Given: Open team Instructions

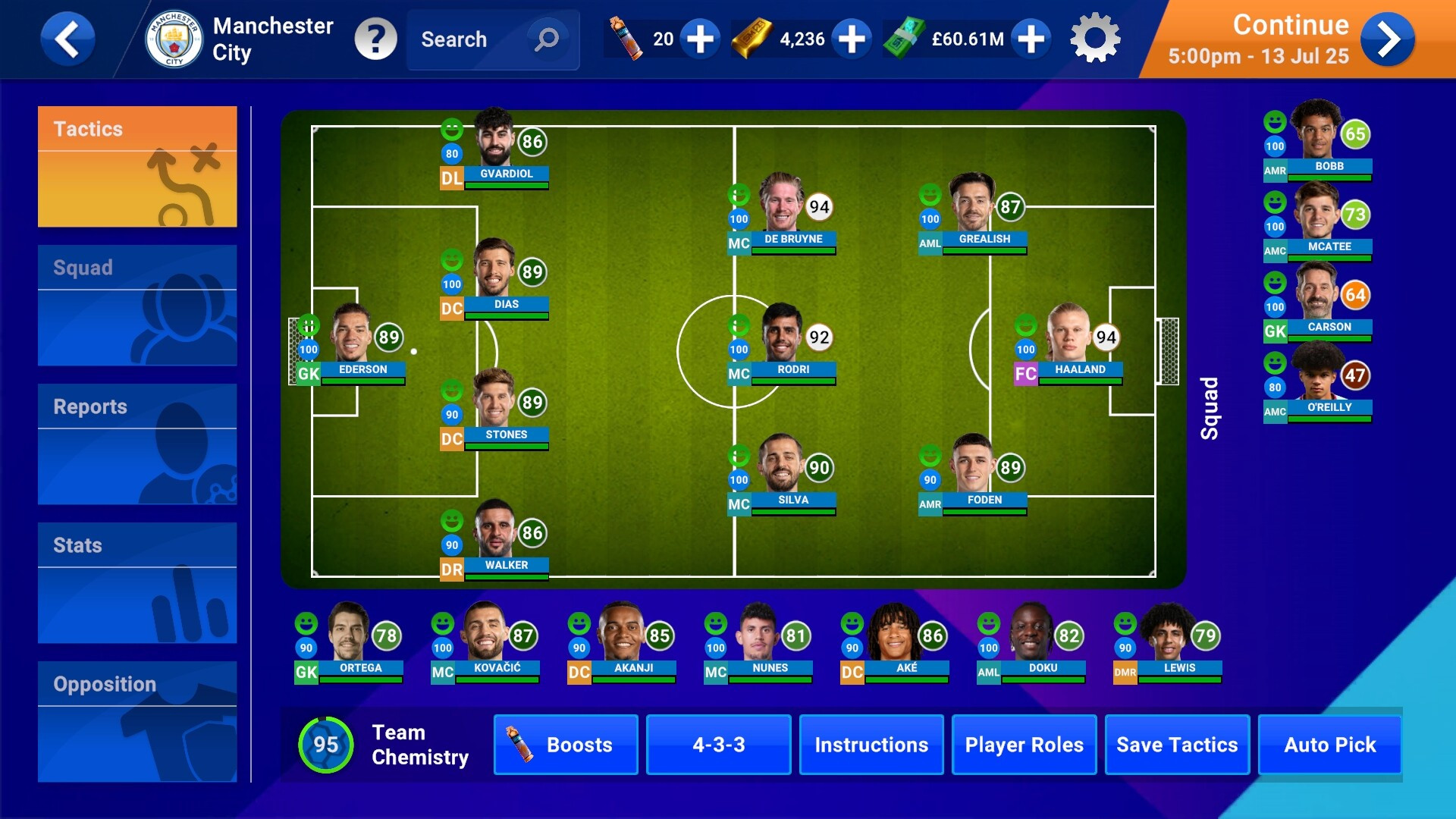Looking at the screenshot, I should pos(871,745).
